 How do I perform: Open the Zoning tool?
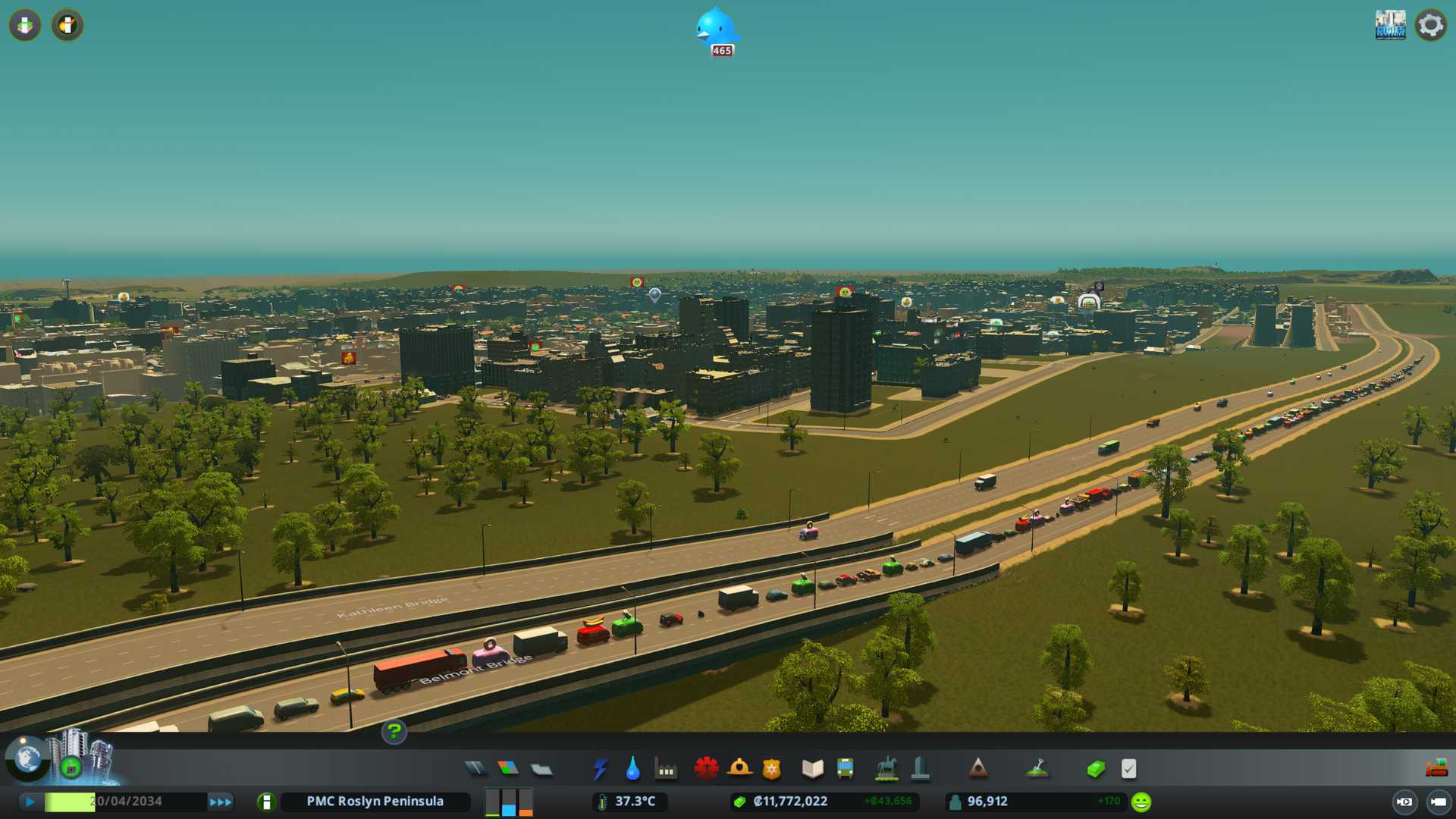pos(508,769)
